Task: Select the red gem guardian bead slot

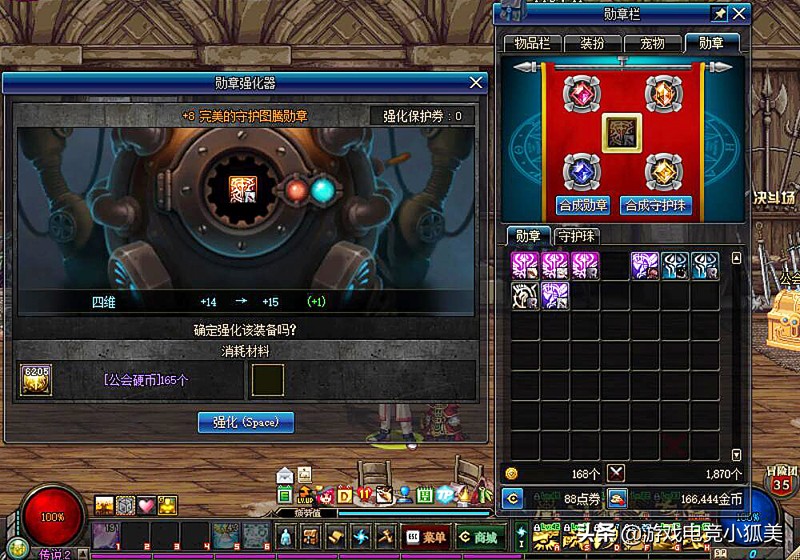Action: (582, 94)
